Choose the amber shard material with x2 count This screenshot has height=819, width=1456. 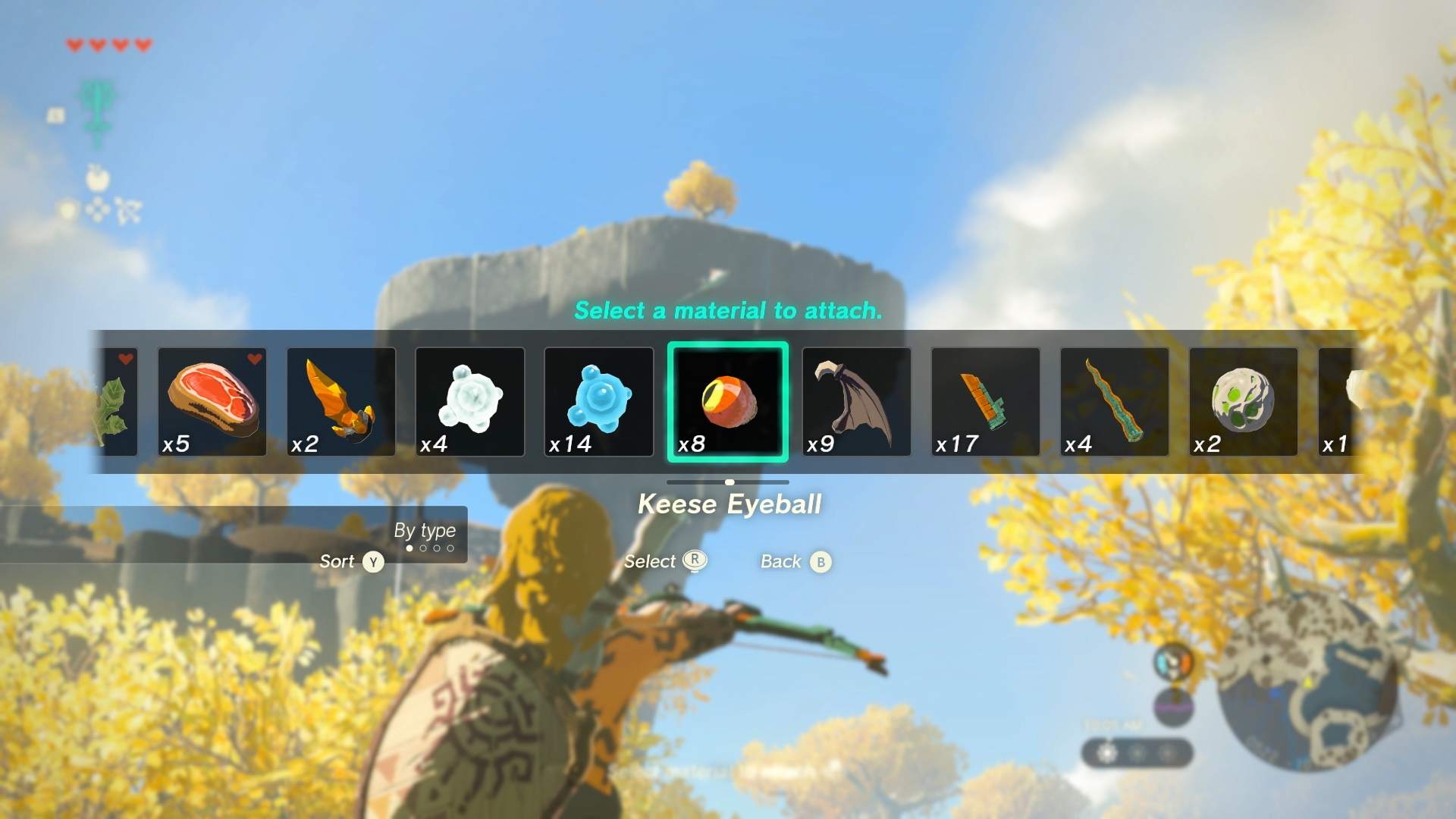point(341,400)
